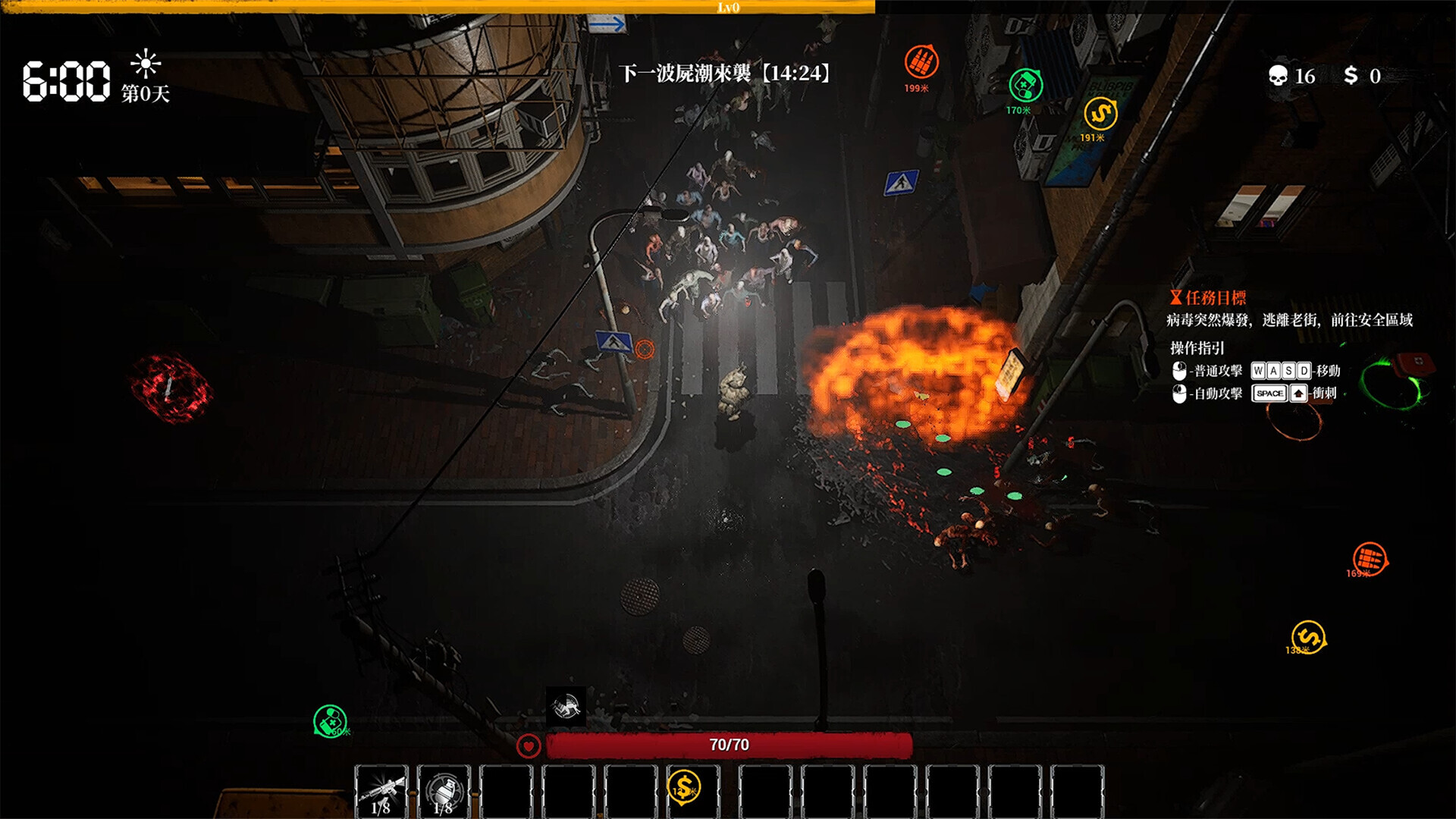Click the medical supply marker at 170 meters
The image size is (1456, 819).
(x=1025, y=86)
